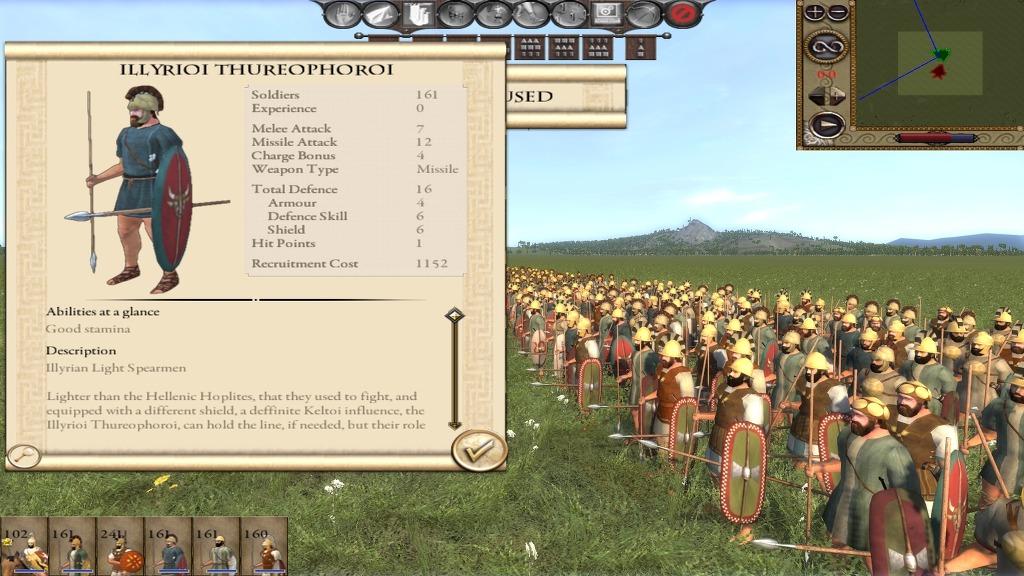Choose the unit card with 160 soldiers
This screenshot has width=1024, height=576.
click(x=264, y=547)
